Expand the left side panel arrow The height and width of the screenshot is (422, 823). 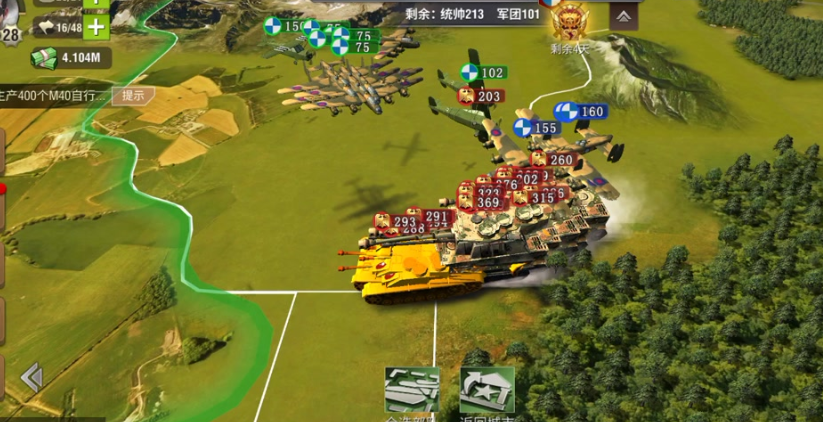tap(32, 377)
